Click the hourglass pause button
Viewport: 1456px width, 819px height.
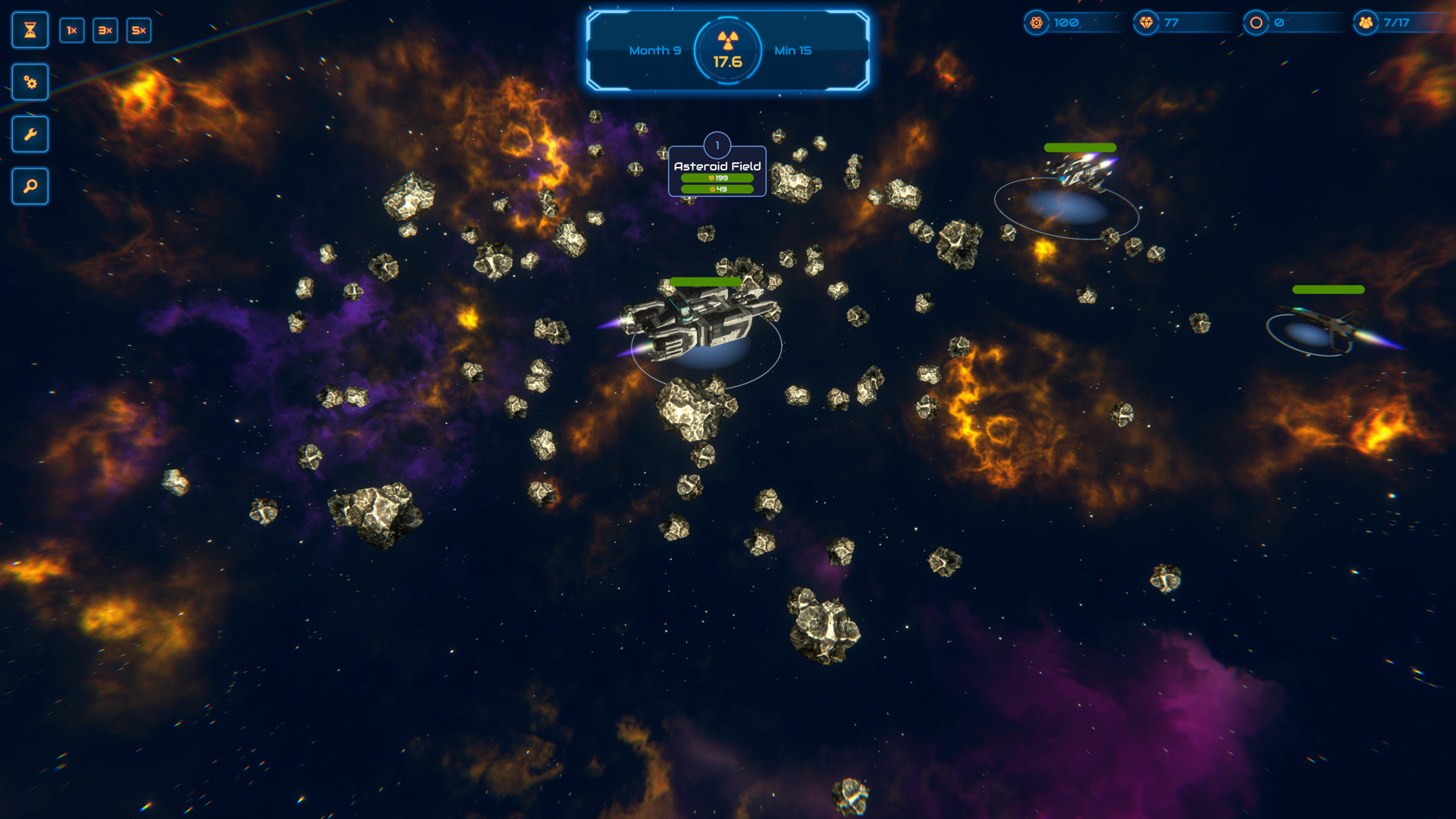click(x=30, y=30)
